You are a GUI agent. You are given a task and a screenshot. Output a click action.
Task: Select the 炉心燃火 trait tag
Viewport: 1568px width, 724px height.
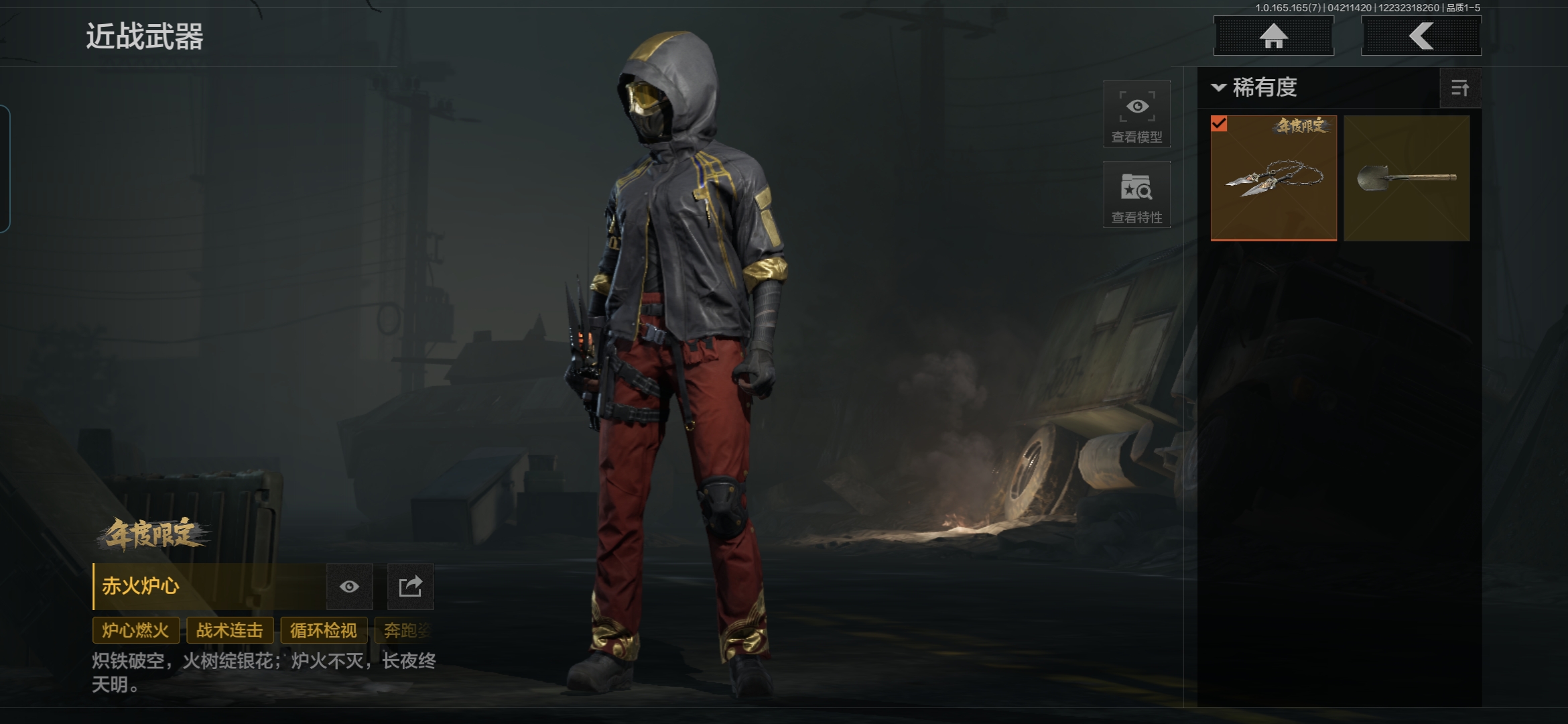135,630
